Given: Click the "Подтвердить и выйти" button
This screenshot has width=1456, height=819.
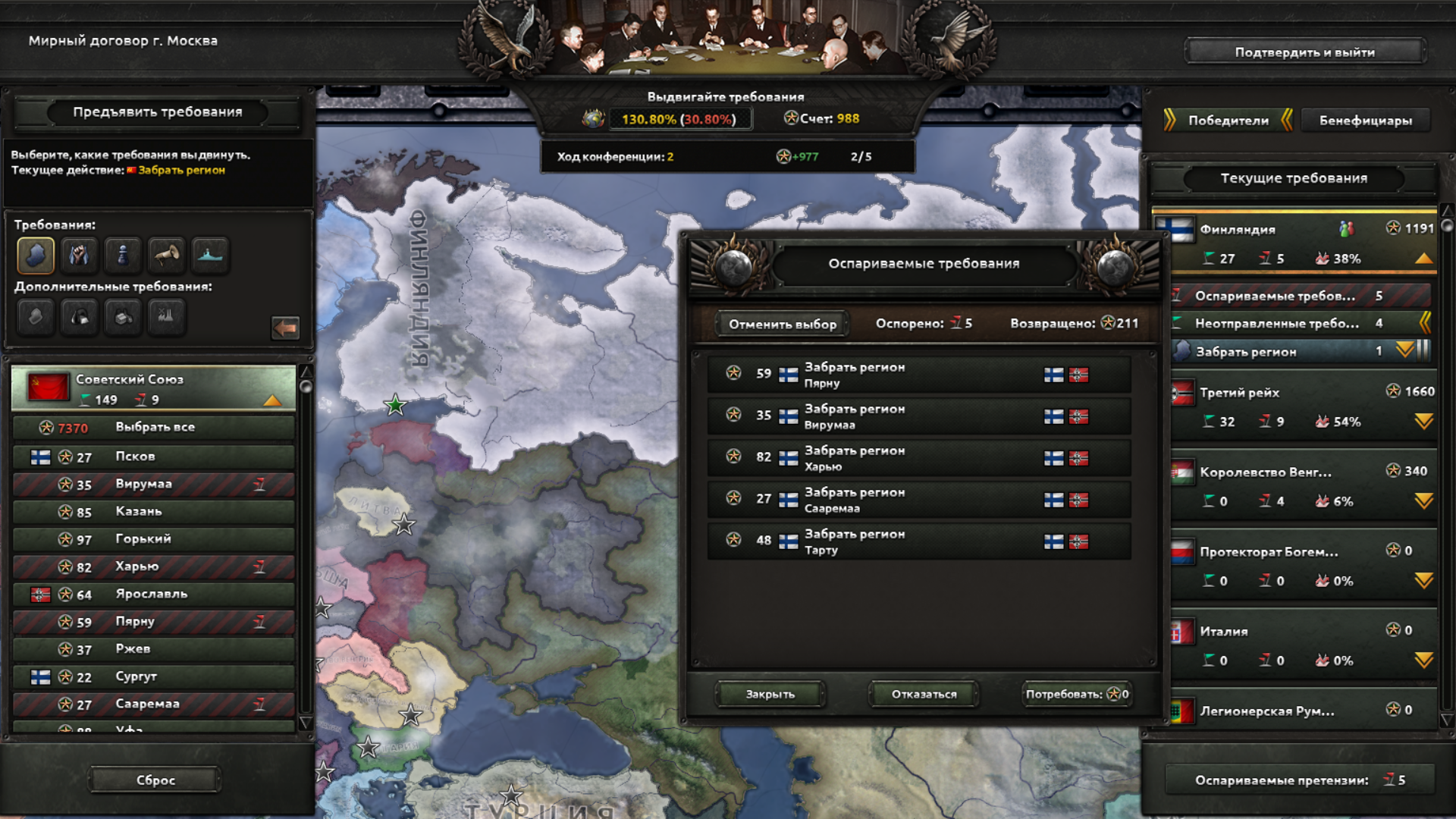Looking at the screenshot, I should (x=1304, y=52).
